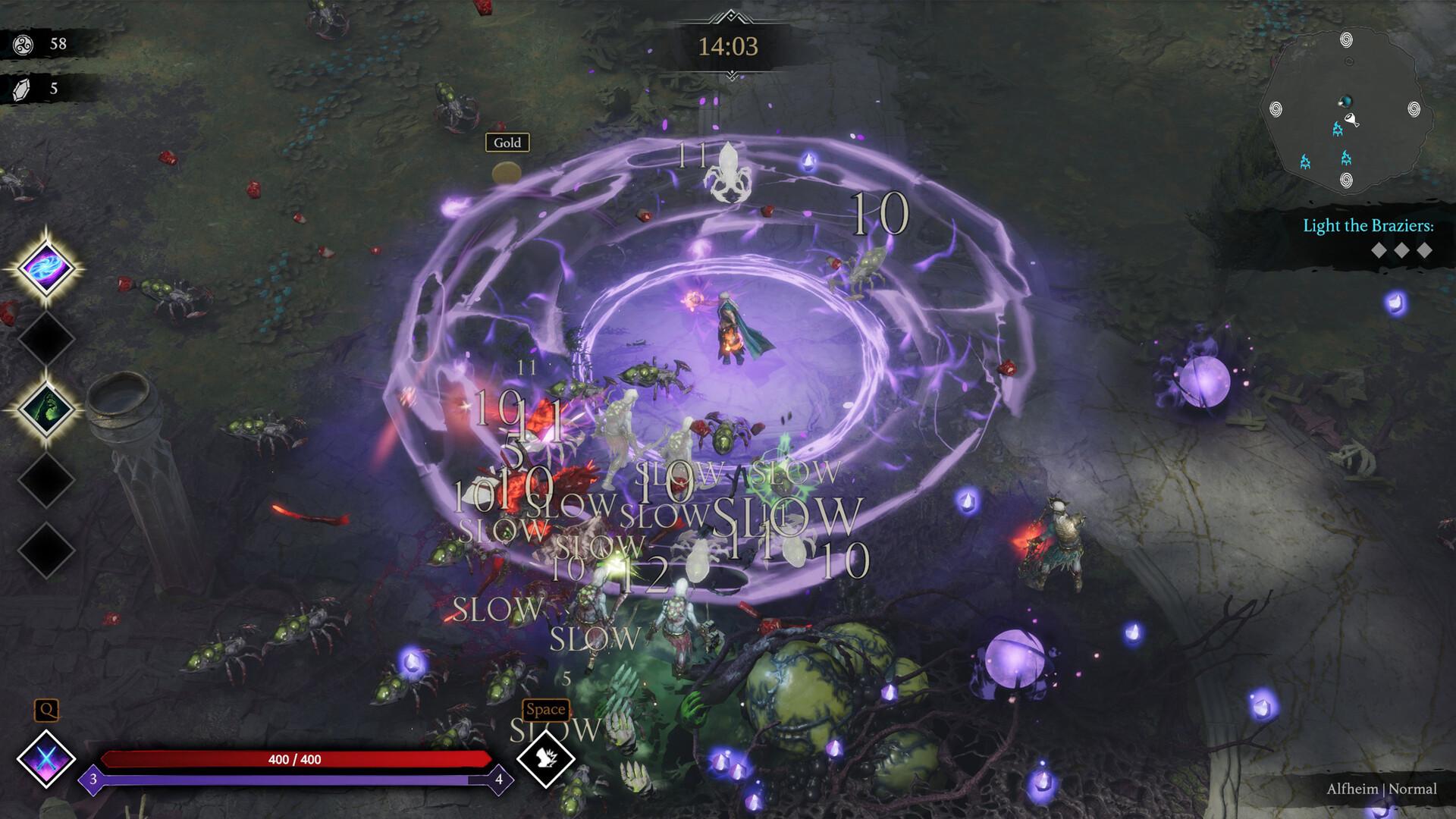Click the player position marker on the minimap
The height and width of the screenshot is (819, 1456).
[x=1348, y=102]
